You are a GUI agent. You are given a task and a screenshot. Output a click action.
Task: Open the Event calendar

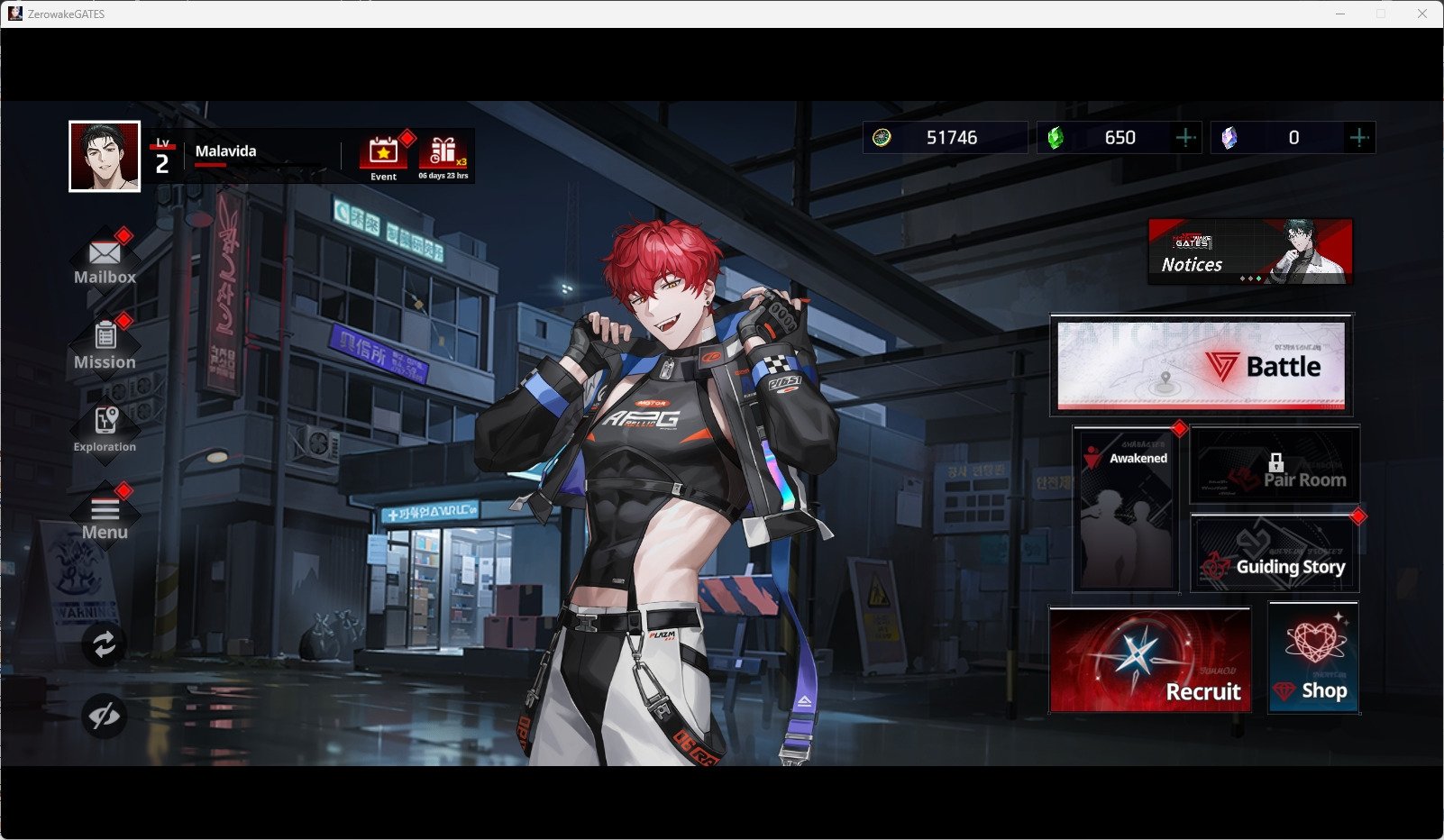coord(384,155)
